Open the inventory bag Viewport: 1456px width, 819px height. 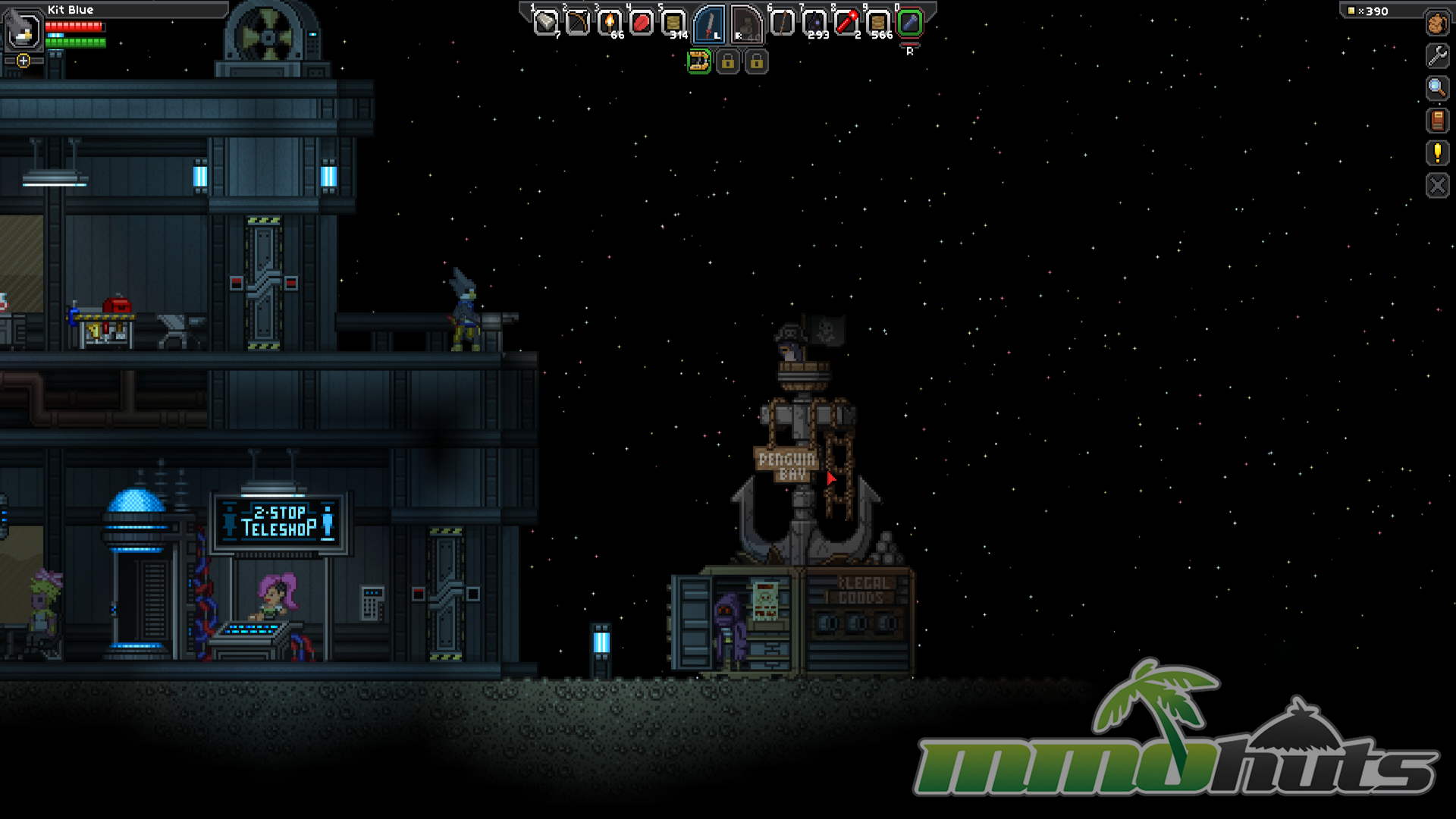click(x=1437, y=24)
